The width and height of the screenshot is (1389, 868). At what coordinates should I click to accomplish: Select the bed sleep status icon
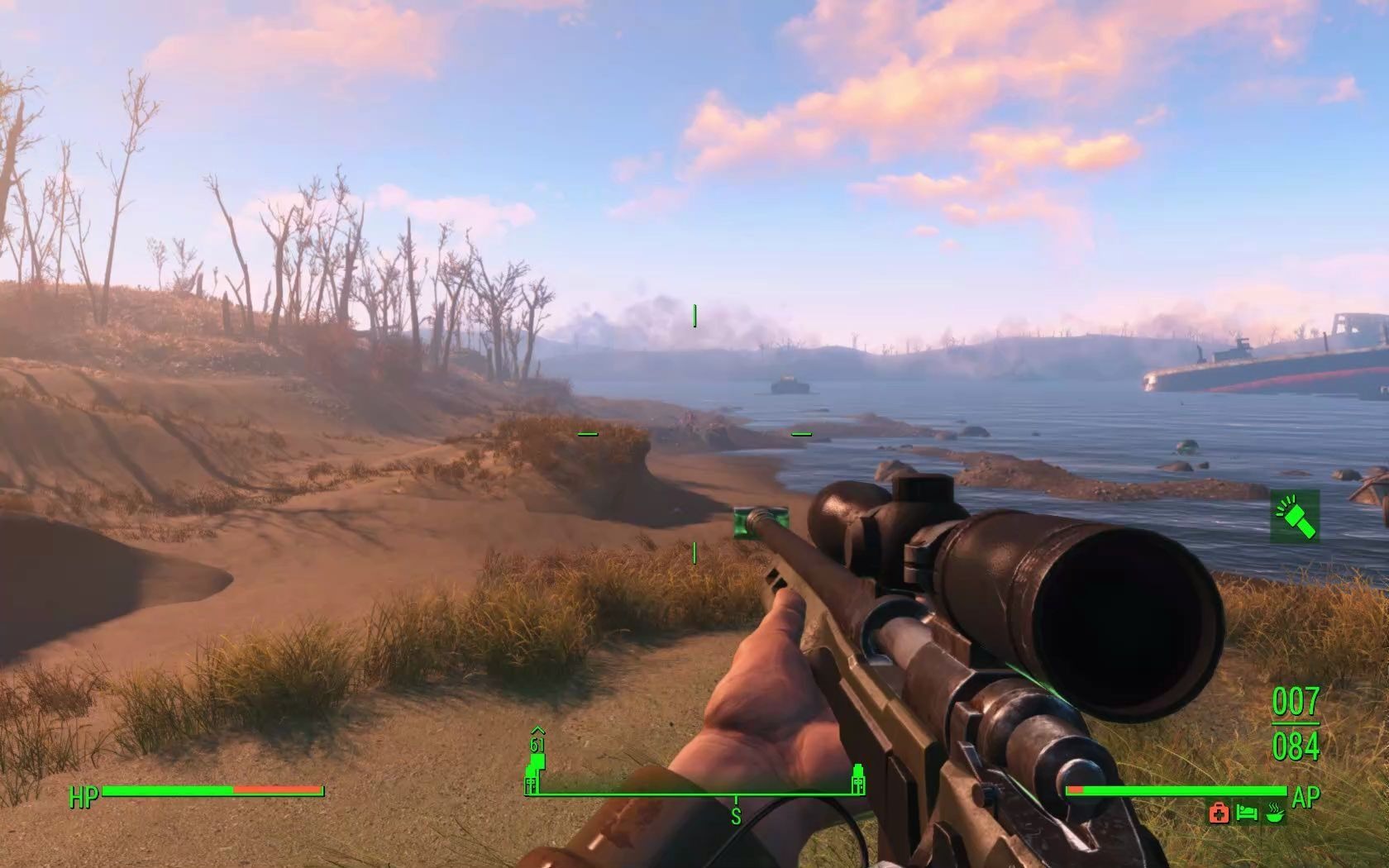tap(1247, 813)
